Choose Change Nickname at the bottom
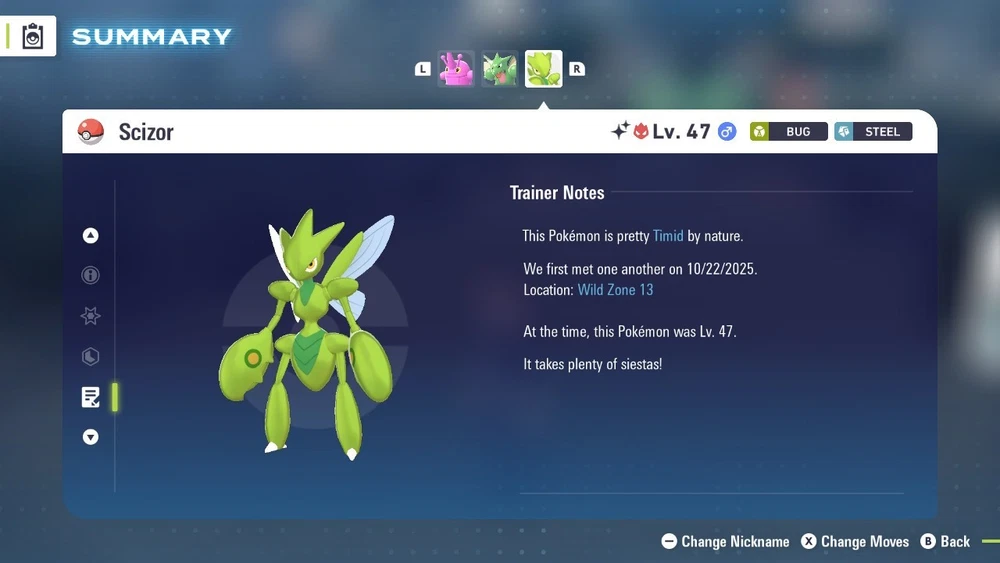 point(725,541)
